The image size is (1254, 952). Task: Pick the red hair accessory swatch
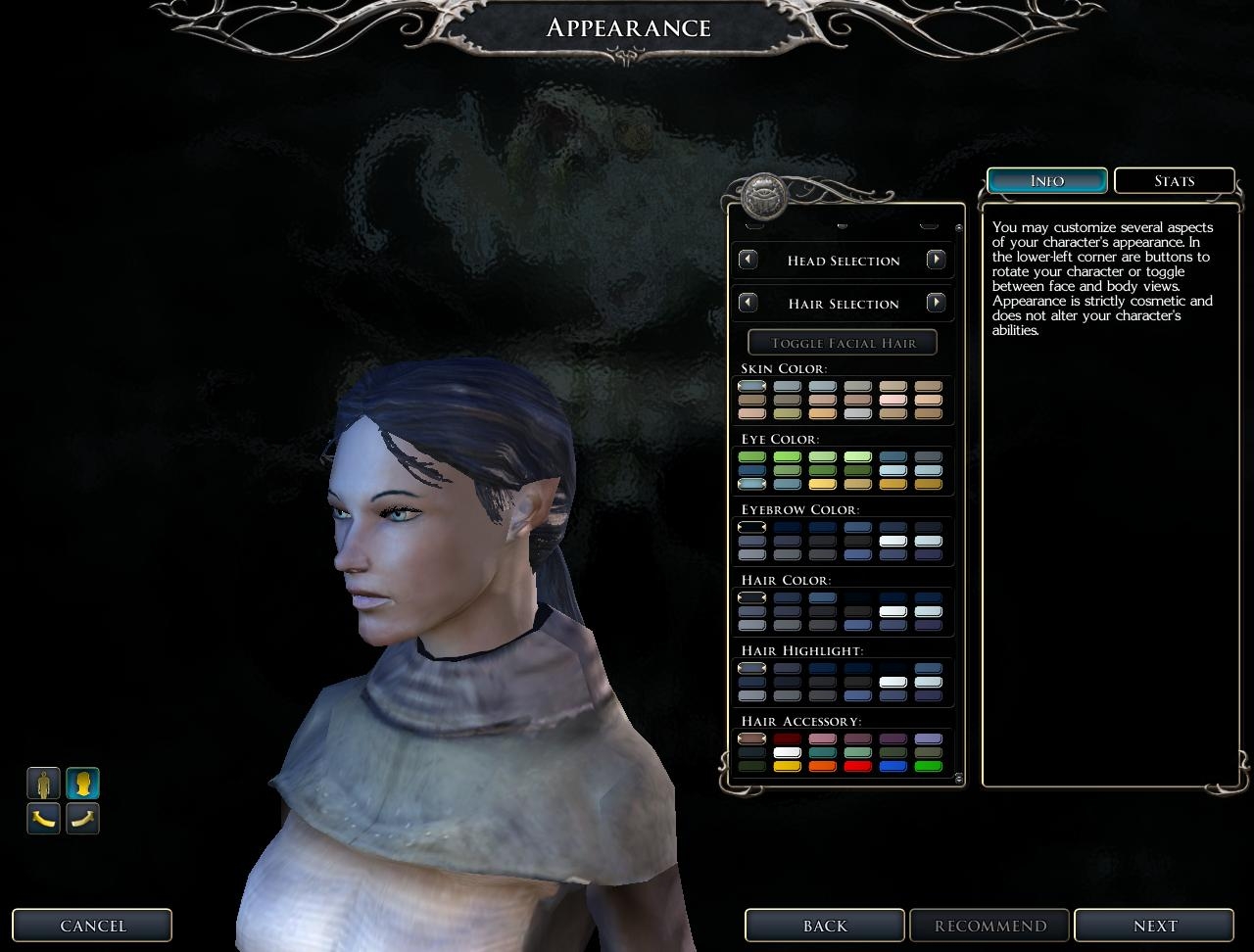click(x=857, y=767)
